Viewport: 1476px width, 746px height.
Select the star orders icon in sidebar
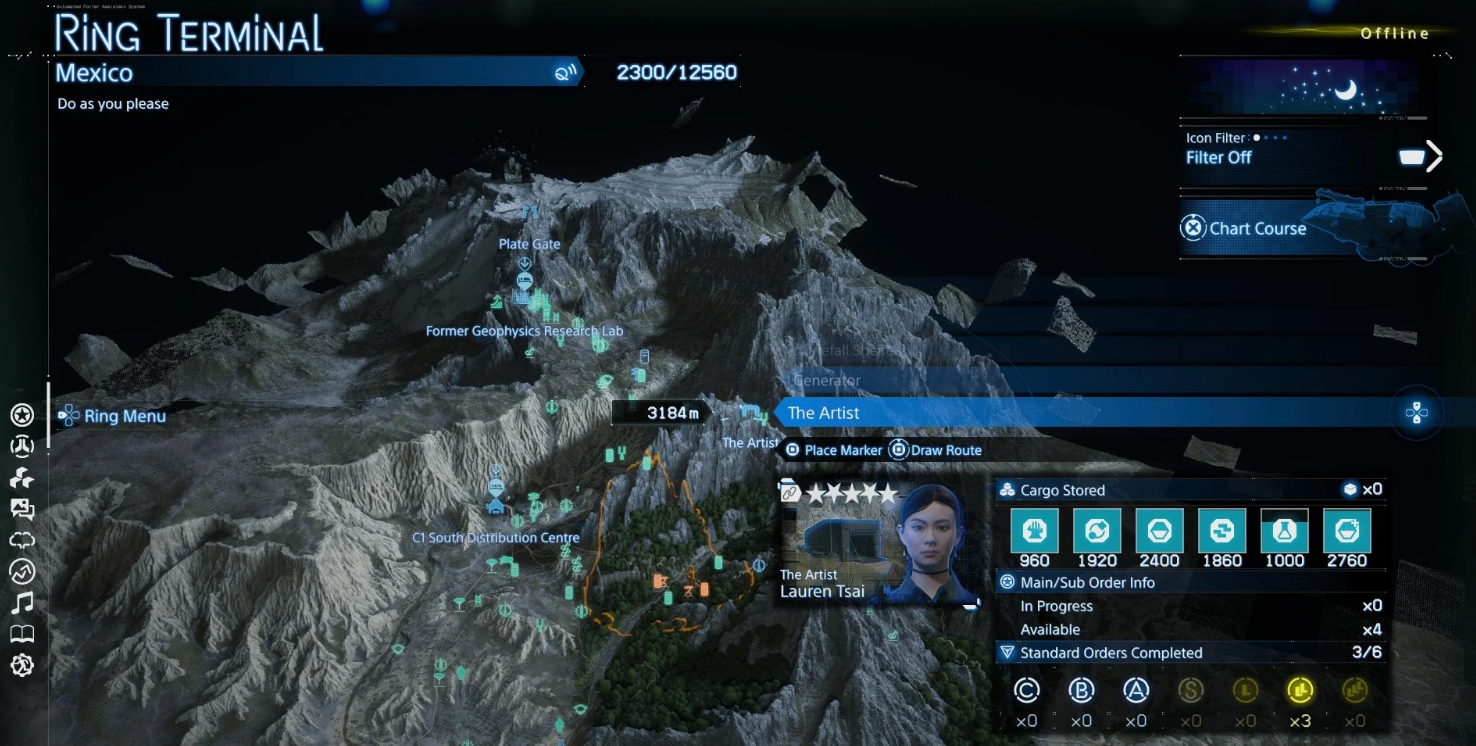click(x=22, y=415)
